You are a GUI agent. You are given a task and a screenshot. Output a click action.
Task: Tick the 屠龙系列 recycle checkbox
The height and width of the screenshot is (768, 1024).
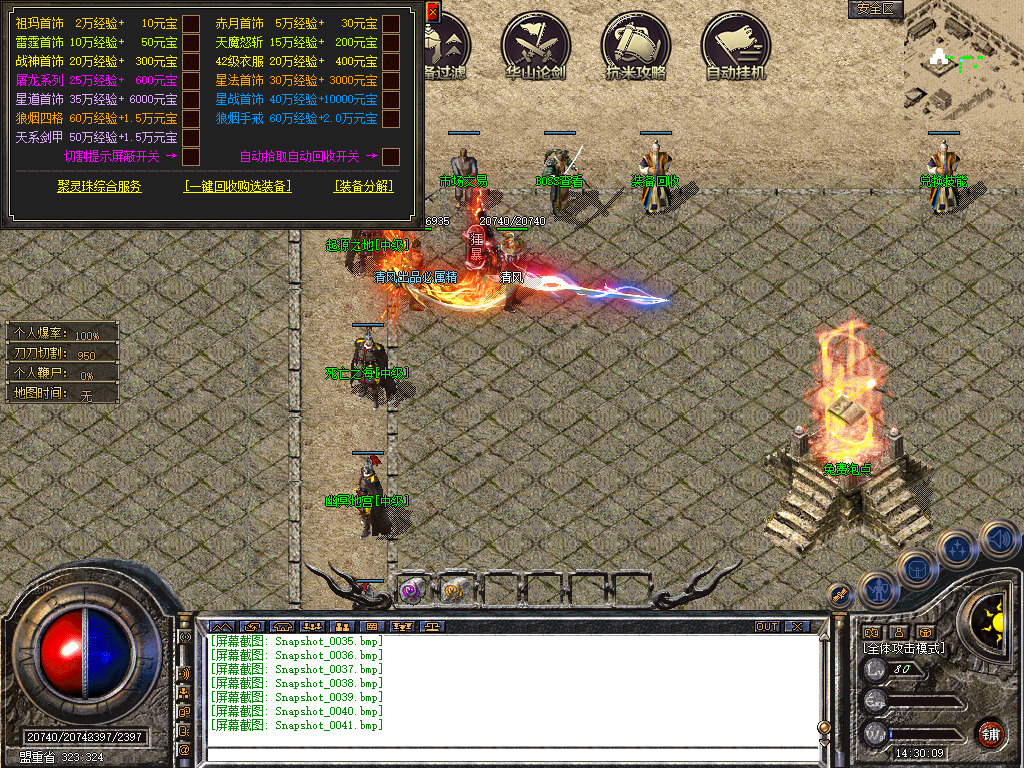pyautogui.click(x=191, y=81)
